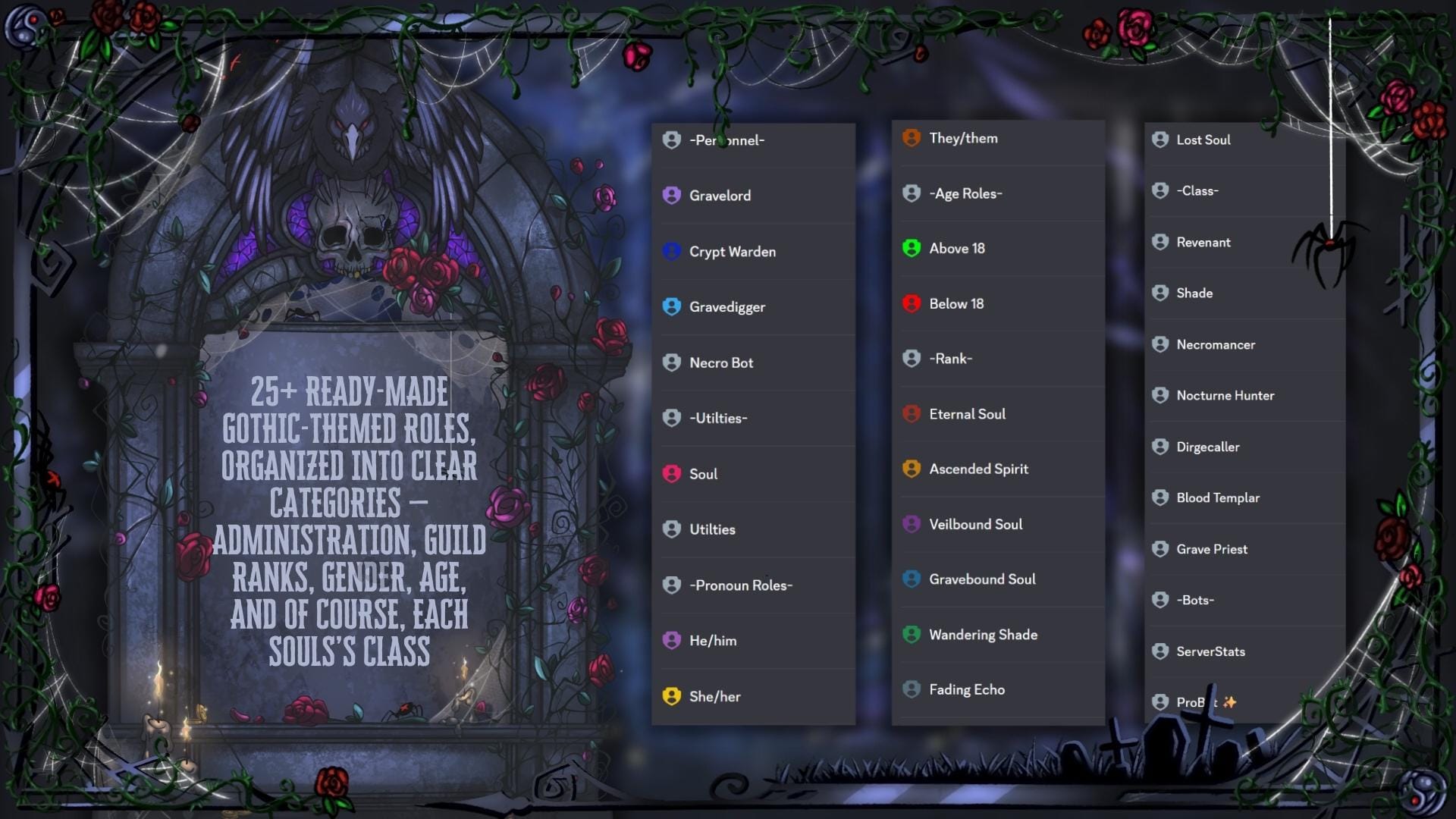Click the -Pronoun Roles- header

pyautogui.click(x=739, y=585)
